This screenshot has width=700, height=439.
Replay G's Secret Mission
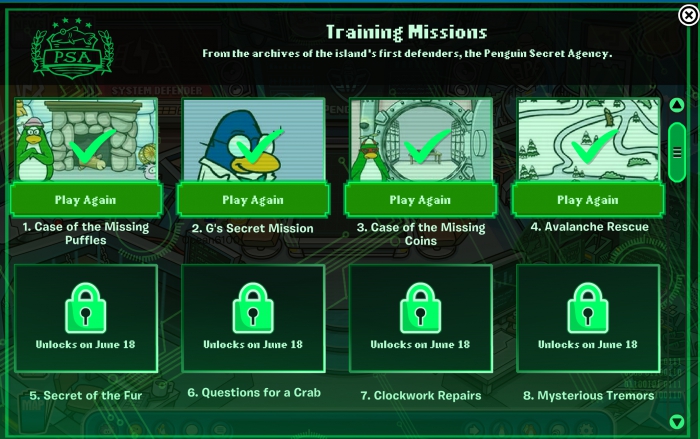(x=253, y=200)
